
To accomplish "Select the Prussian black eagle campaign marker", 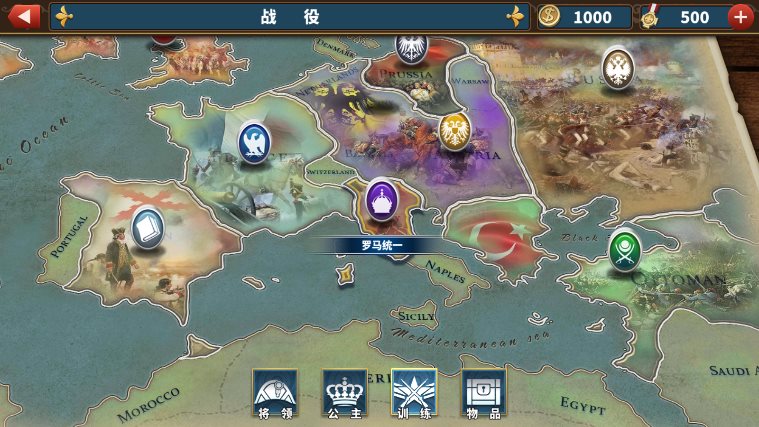I will [x=411, y=45].
